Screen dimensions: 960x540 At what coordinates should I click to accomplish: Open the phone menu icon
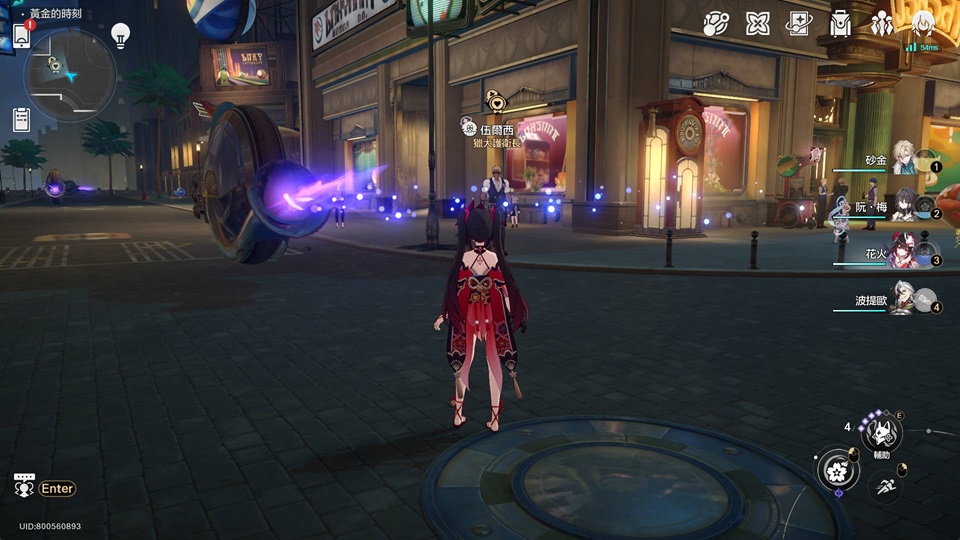tap(21, 35)
